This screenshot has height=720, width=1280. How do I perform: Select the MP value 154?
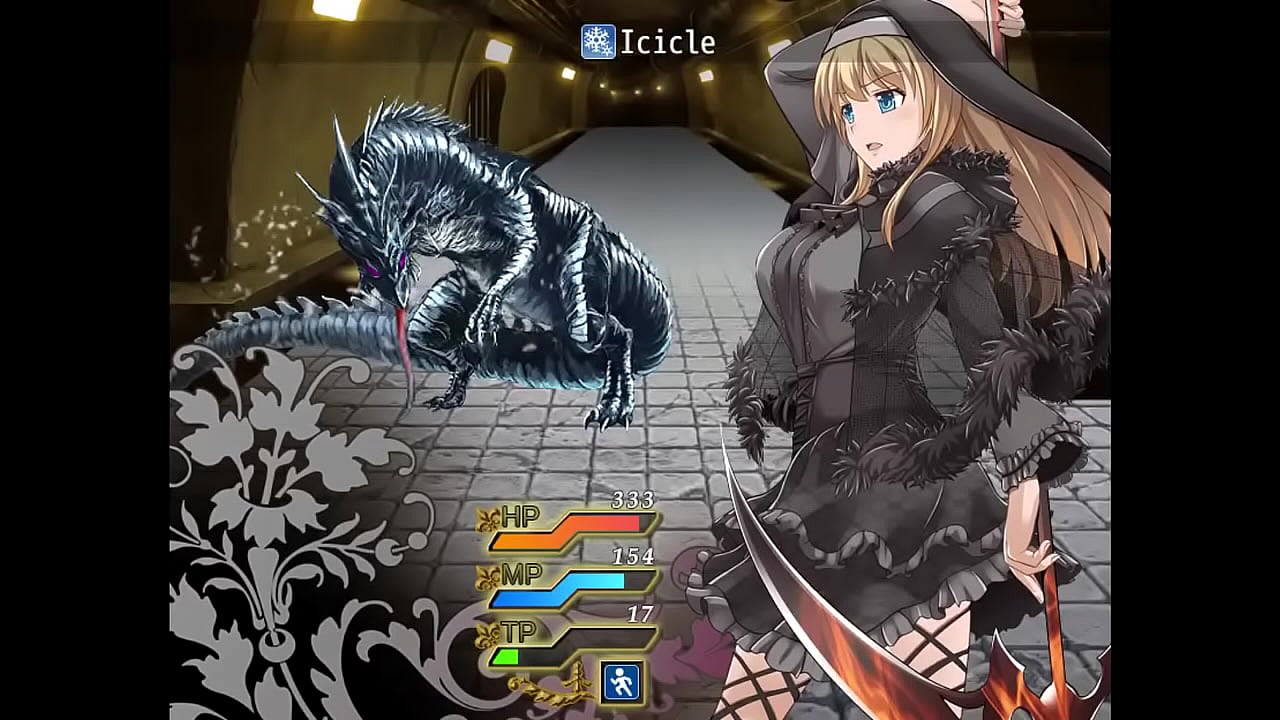[635, 556]
